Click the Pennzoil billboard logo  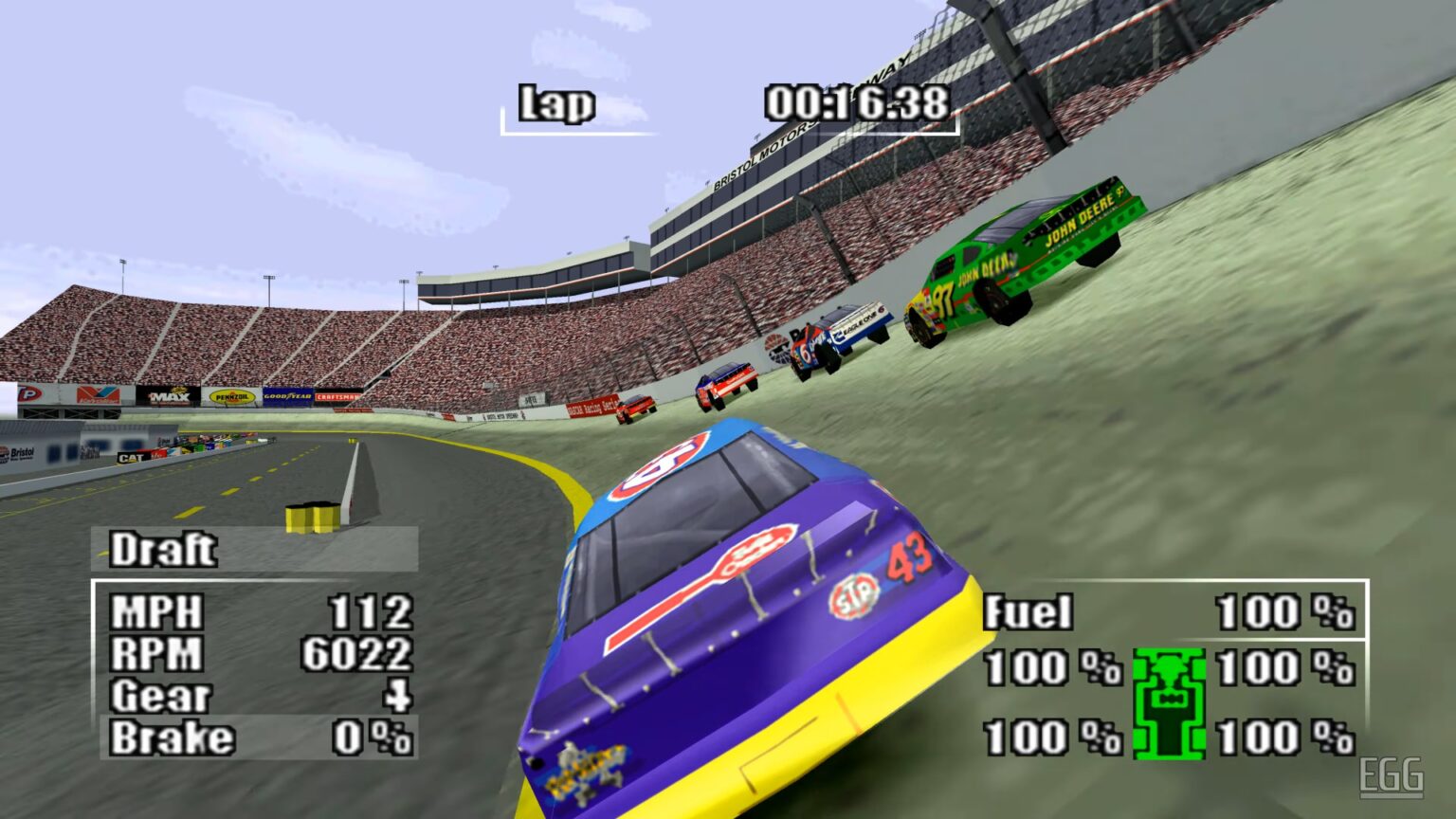(230, 396)
